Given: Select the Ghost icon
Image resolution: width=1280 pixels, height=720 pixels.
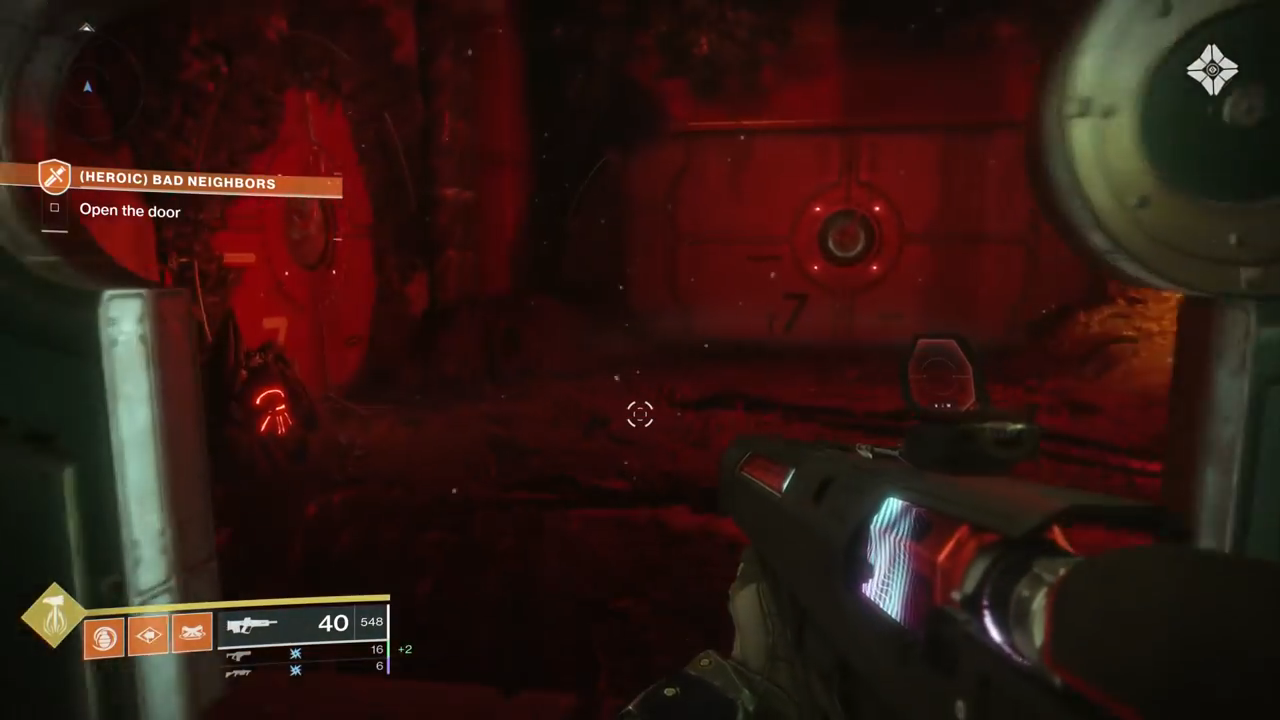Looking at the screenshot, I should coord(1212,70).
